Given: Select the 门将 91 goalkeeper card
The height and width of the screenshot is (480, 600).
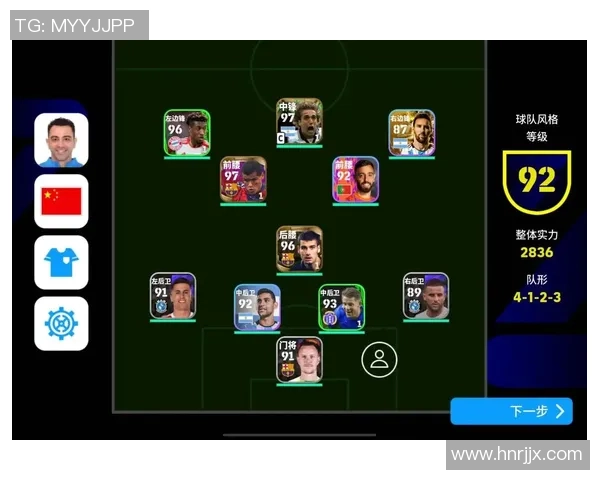Looking at the screenshot, I should [x=300, y=360].
